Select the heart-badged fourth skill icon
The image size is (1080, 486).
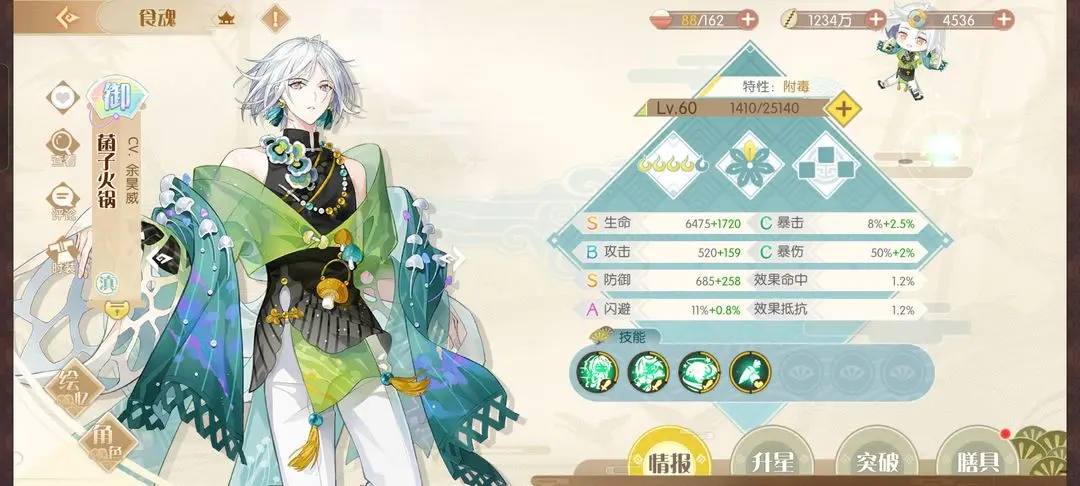749,371
